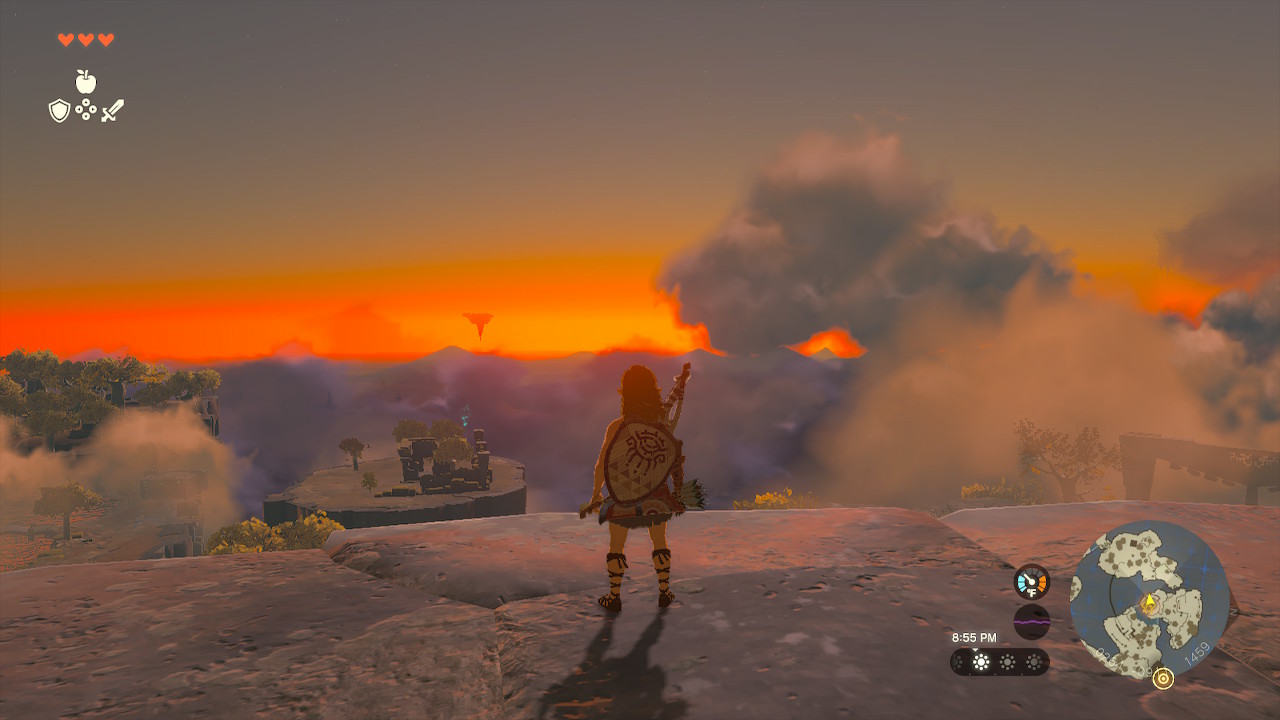Image resolution: width=1280 pixels, height=720 pixels.
Task: Click the temperature gauge needle
Action: click(1028, 578)
